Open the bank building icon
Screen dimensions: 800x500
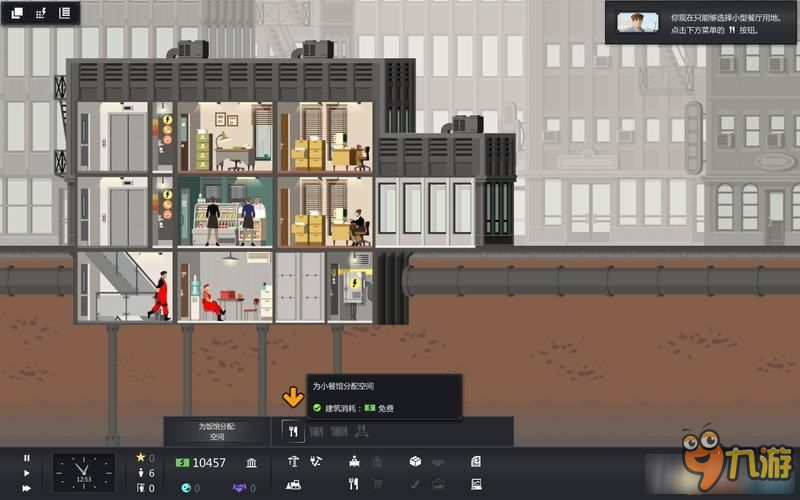pos(250,463)
